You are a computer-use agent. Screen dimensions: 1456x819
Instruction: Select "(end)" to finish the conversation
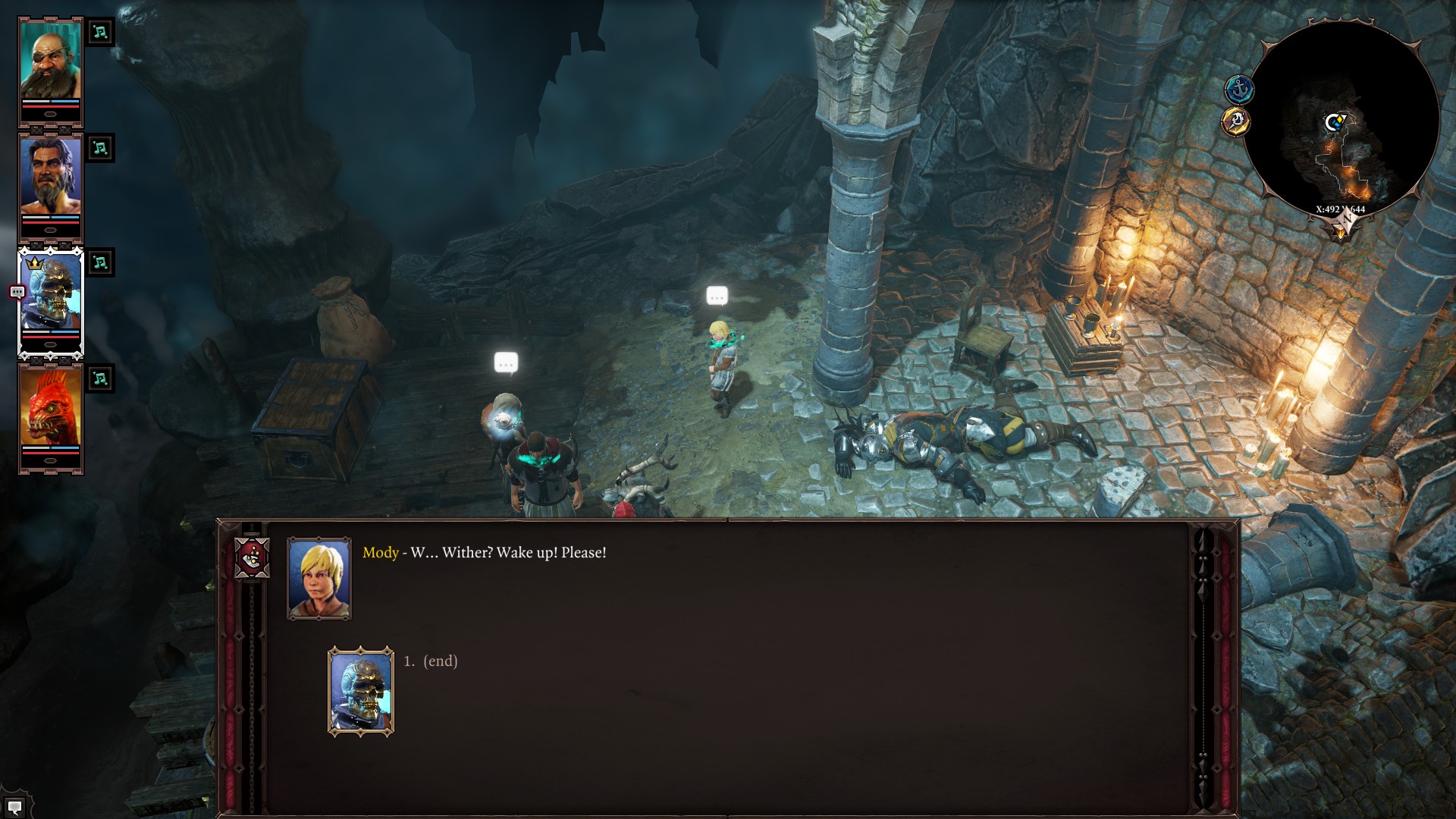438,661
